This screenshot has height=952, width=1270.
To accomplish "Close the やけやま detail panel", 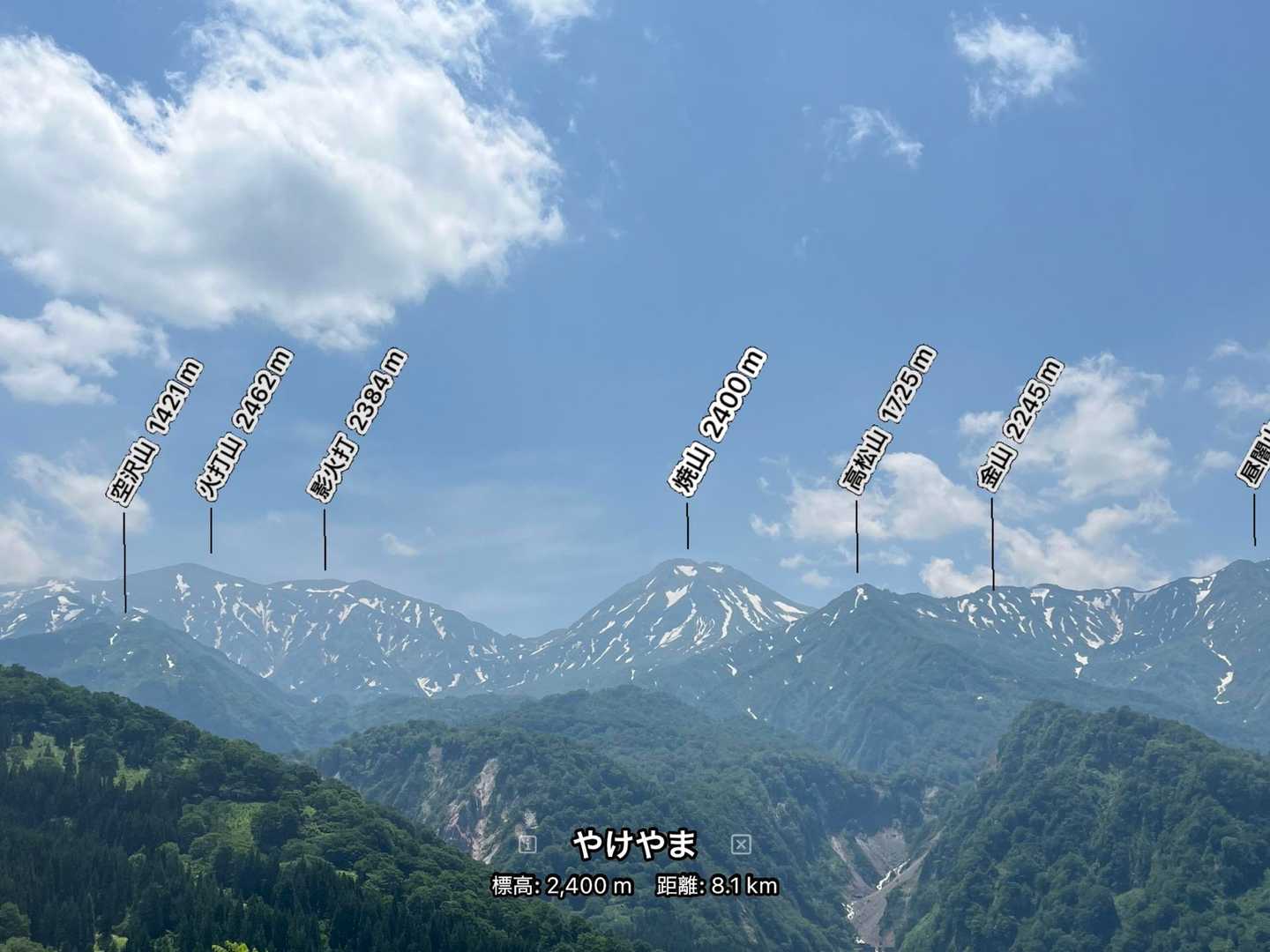I will (741, 845).
